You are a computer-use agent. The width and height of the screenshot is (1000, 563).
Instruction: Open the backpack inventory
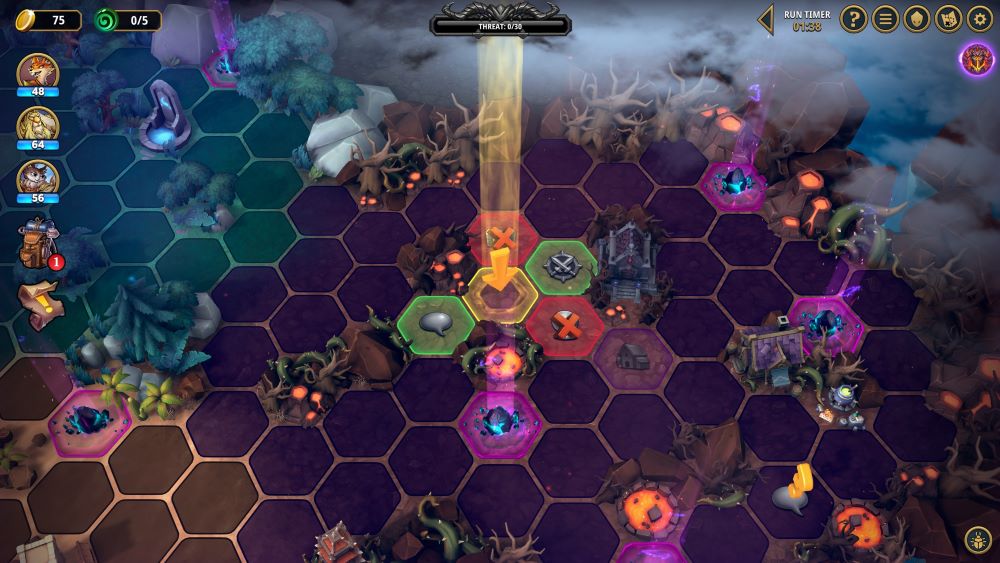tap(36, 245)
